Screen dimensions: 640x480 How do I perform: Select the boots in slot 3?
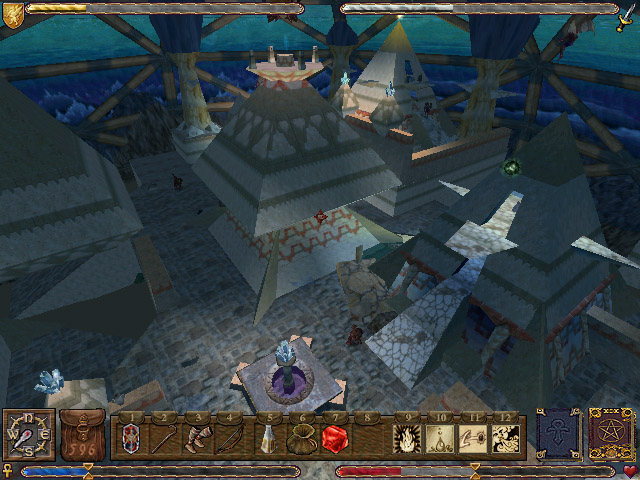[x=197, y=437]
